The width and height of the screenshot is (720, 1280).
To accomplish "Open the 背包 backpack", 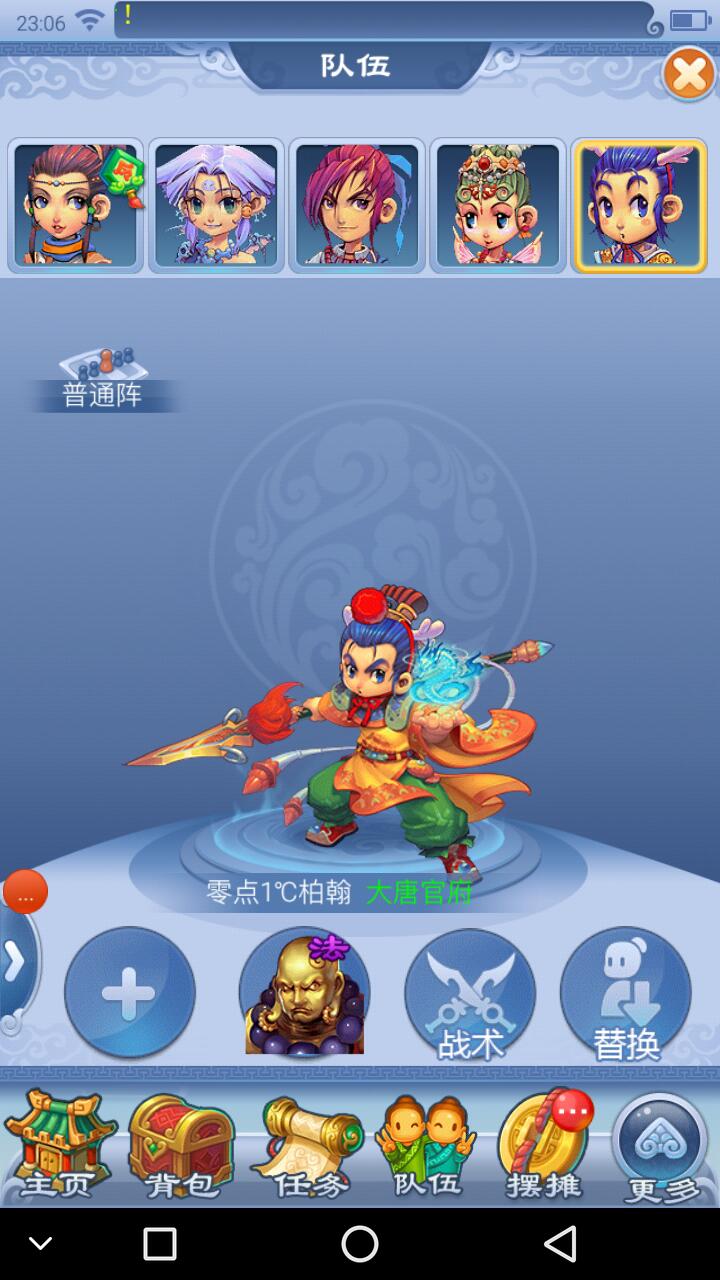I will click(x=180, y=1147).
